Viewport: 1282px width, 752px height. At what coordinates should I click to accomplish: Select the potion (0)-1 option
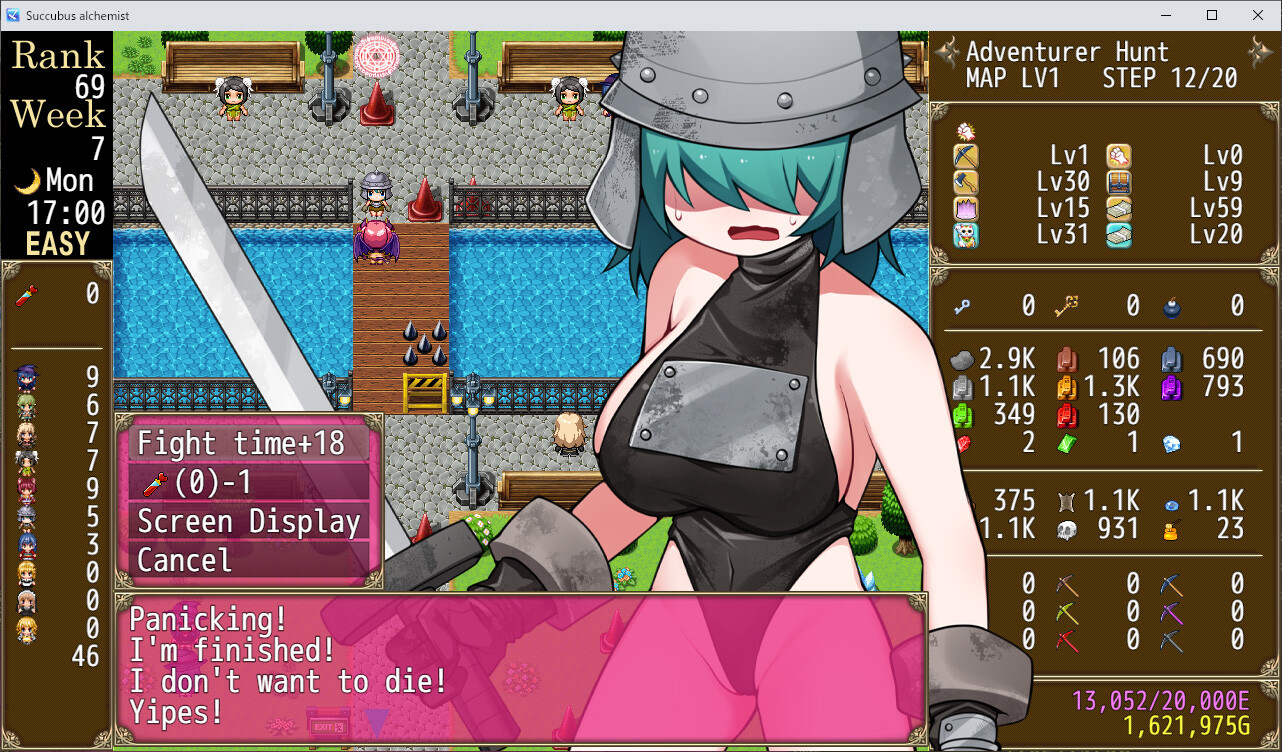[247, 483]
